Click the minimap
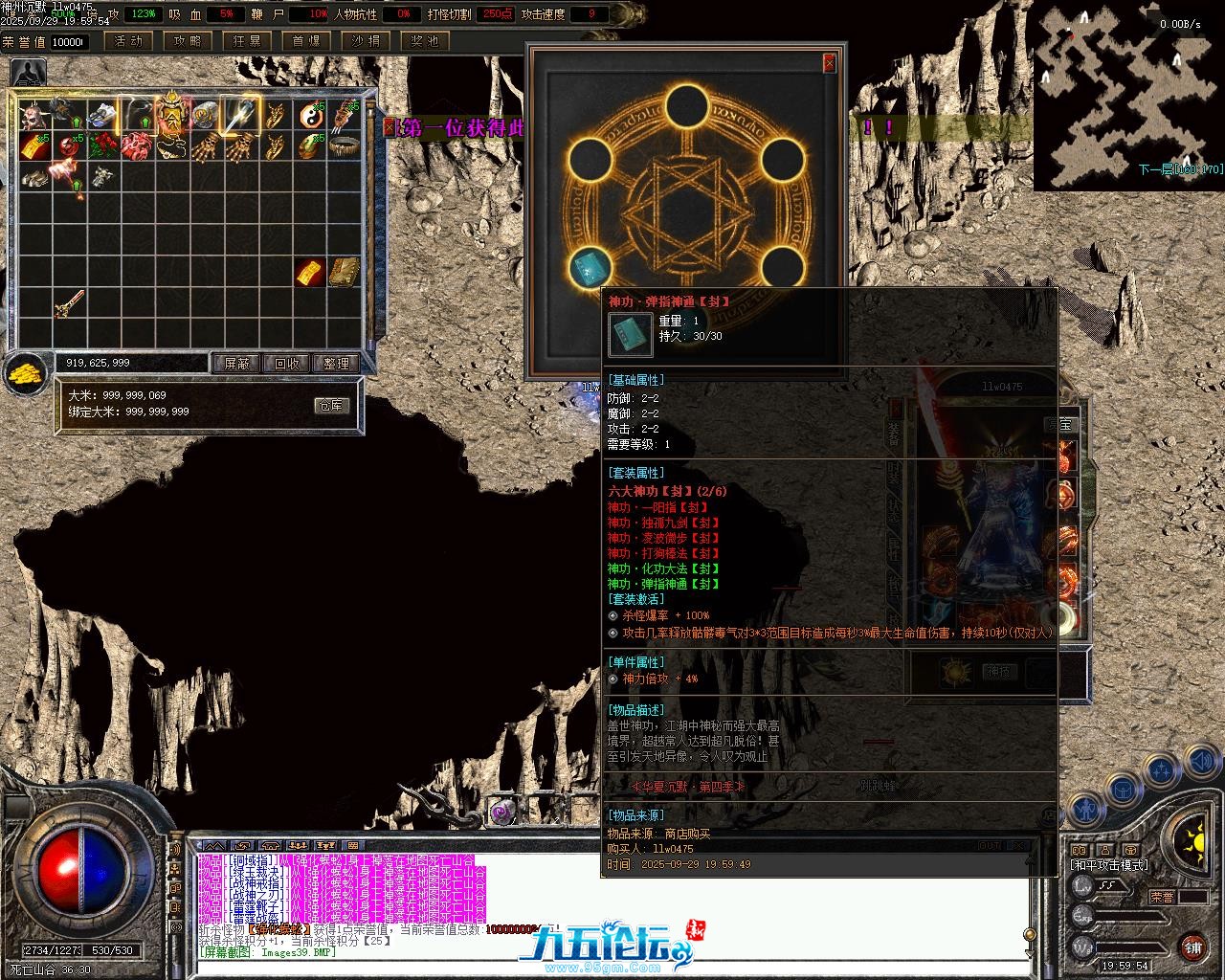Screen dimensions: 1225x980 1128,96
